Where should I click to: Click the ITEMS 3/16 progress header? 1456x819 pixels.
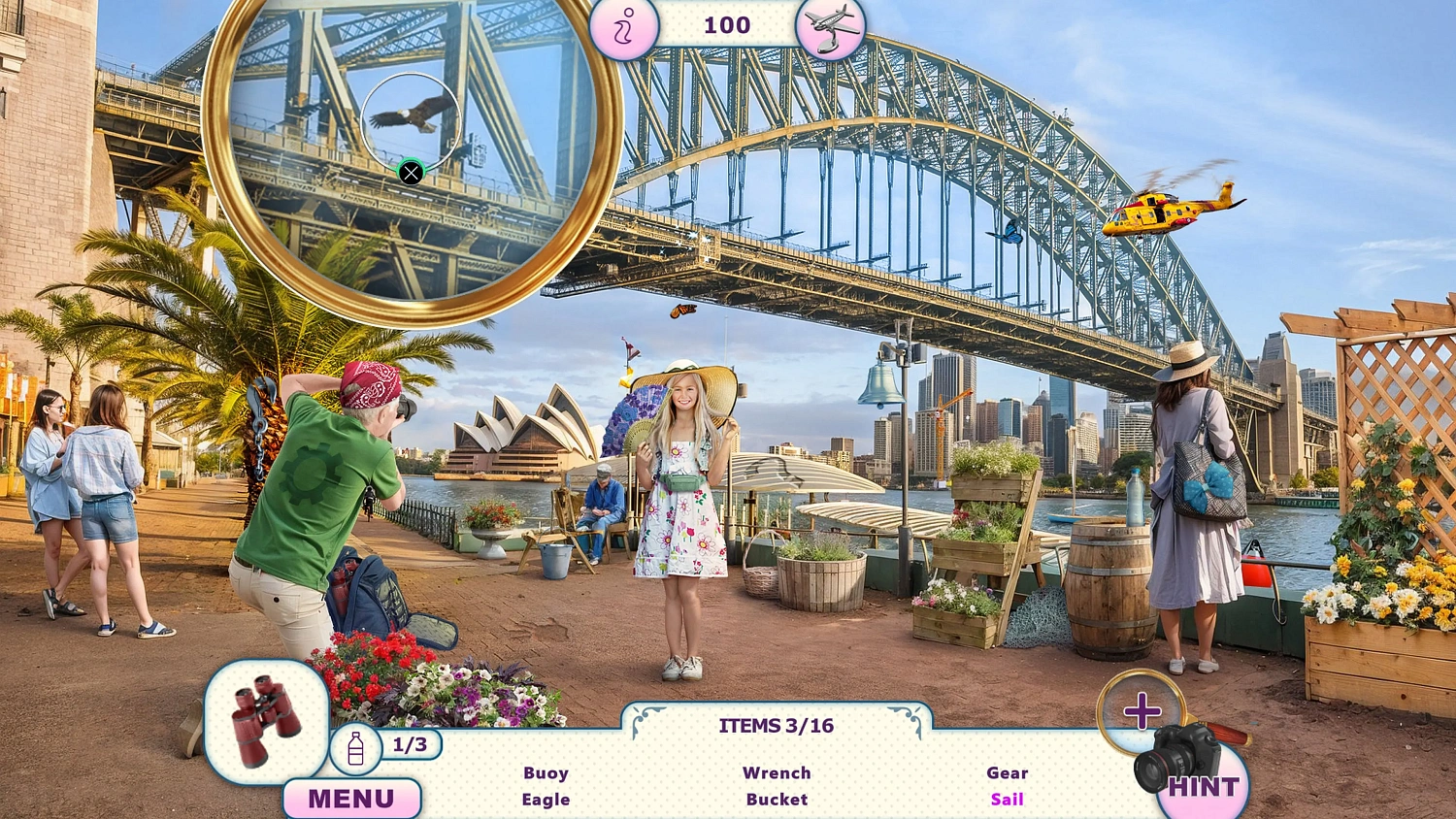(776, 725)
